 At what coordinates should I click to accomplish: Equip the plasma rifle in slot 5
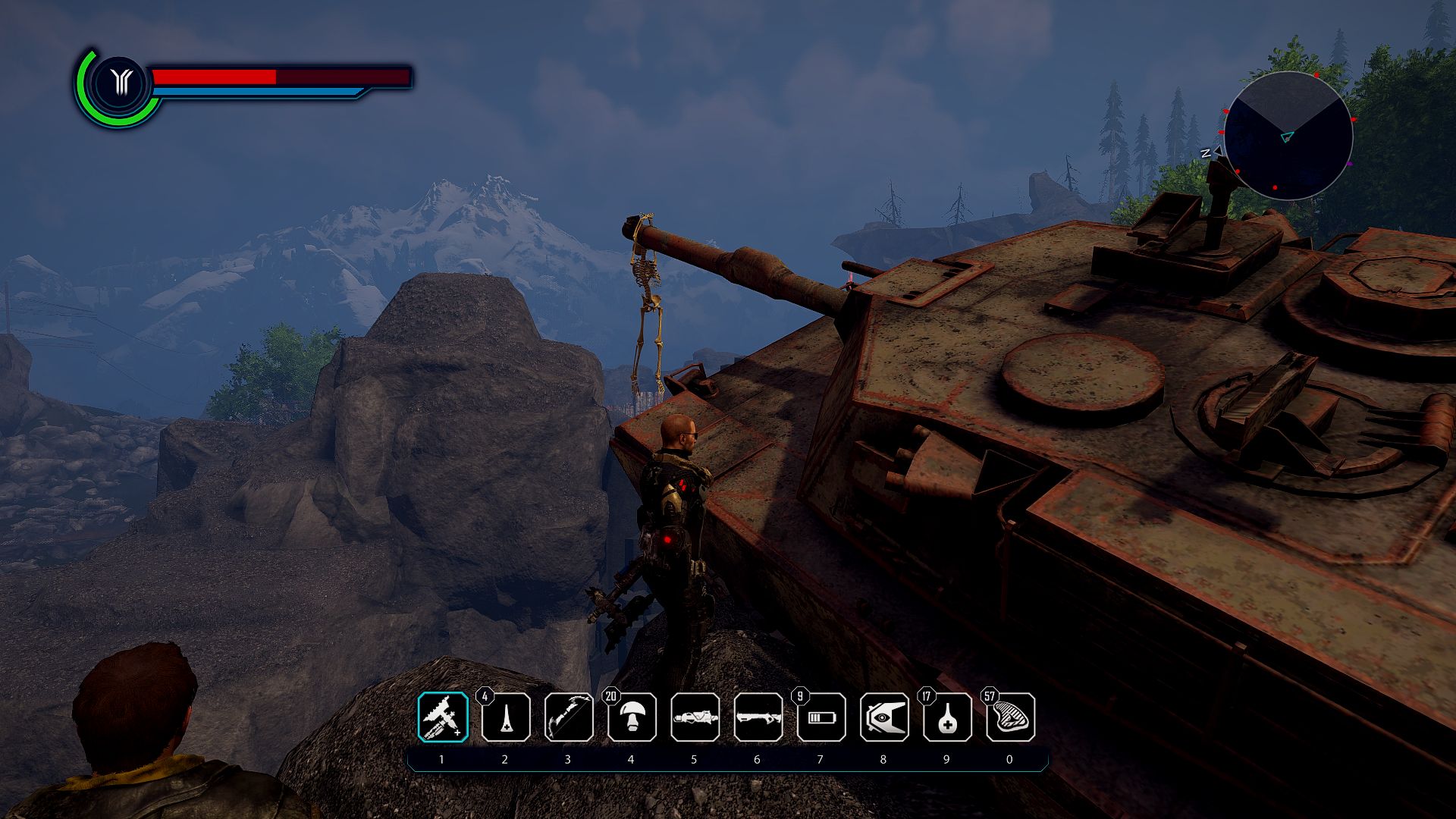pyautogui.click(x=695, y=717)
